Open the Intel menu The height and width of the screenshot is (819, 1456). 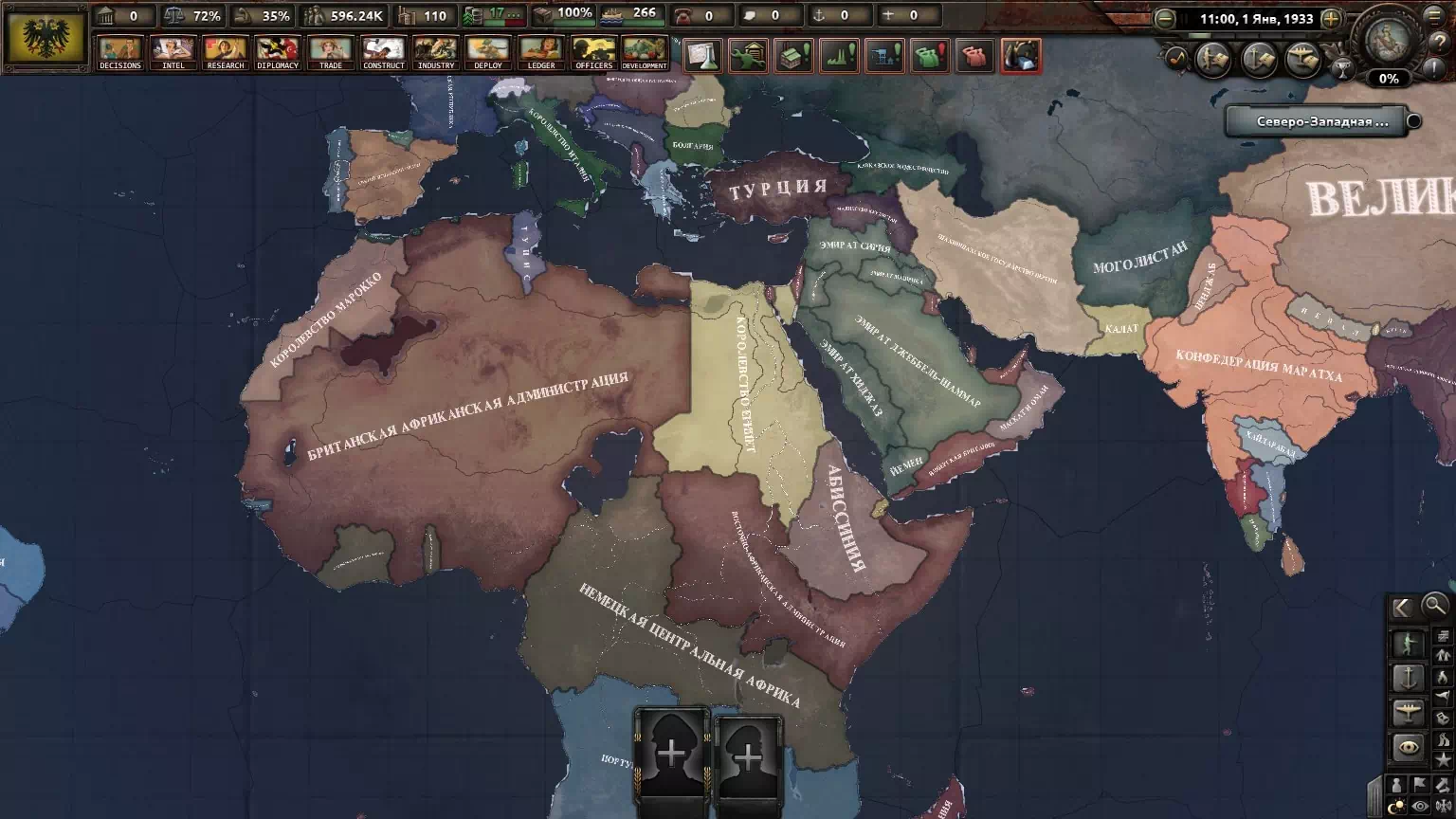[173, 52]
